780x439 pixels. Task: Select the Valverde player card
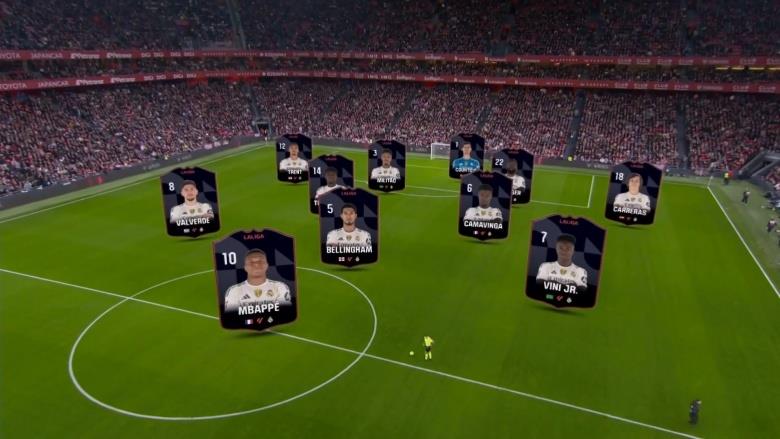[x=190, y=201]
